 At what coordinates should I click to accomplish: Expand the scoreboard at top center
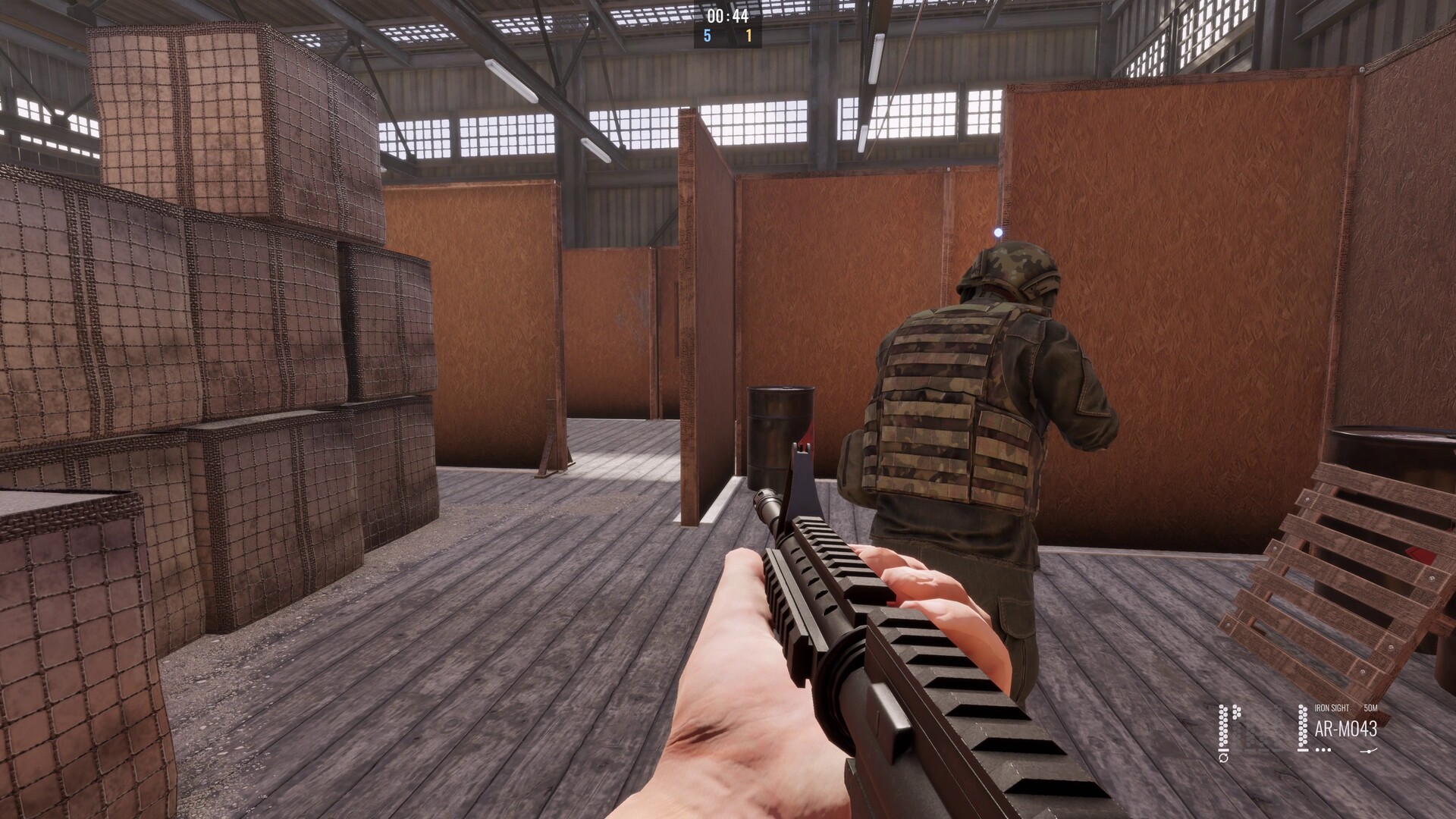coord(727,23)
